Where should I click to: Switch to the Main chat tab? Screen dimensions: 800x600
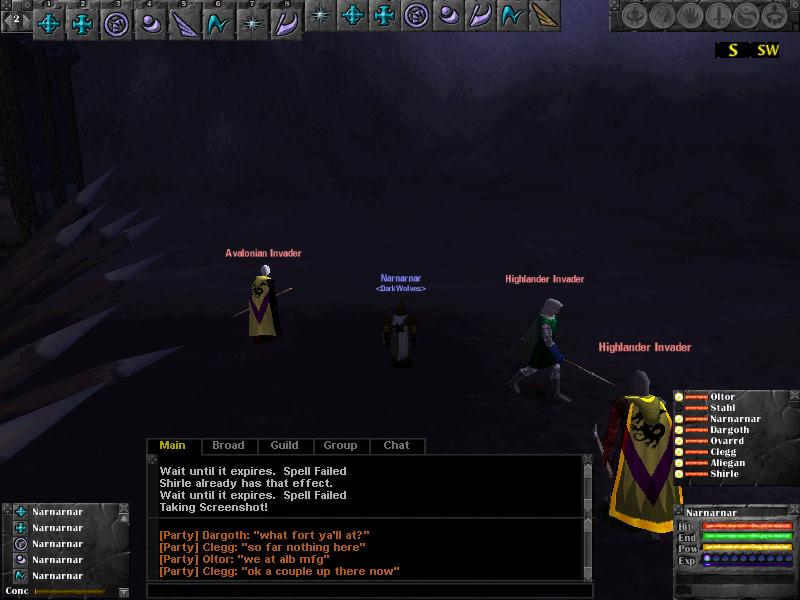tap(172, 446)
